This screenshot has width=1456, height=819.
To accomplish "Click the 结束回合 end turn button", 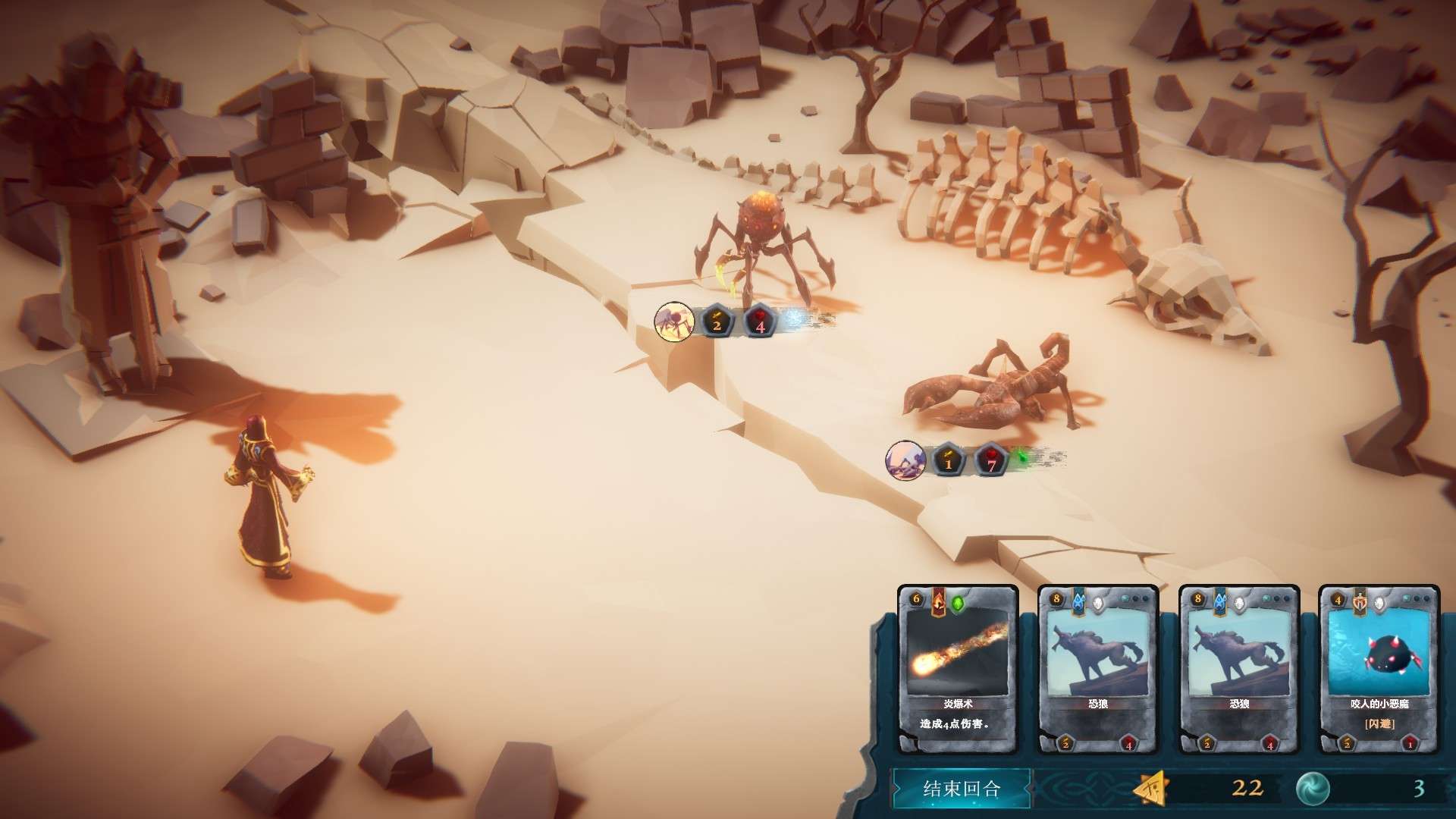I will coord(961,789).
